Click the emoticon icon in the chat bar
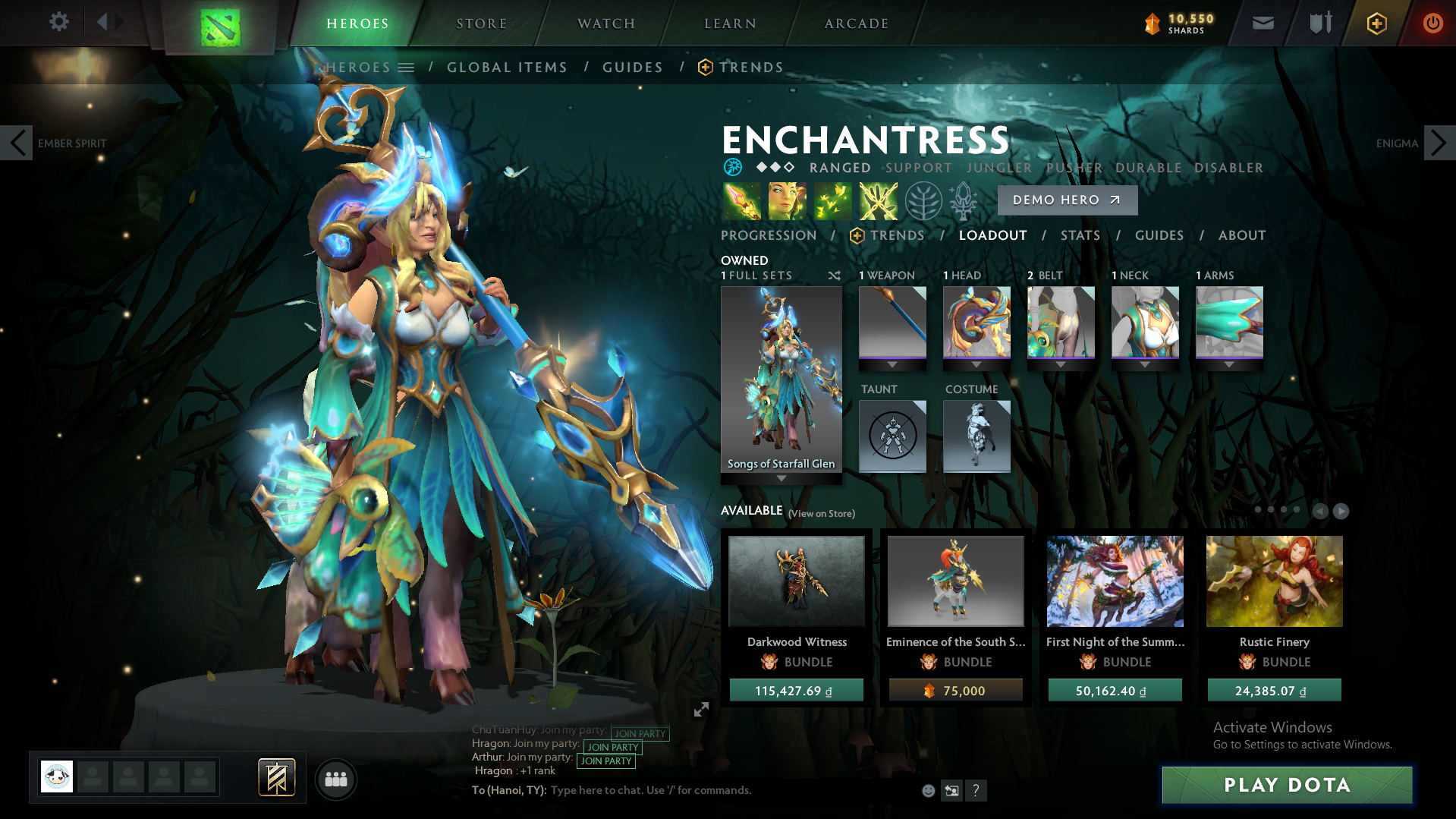 [927, 790]
